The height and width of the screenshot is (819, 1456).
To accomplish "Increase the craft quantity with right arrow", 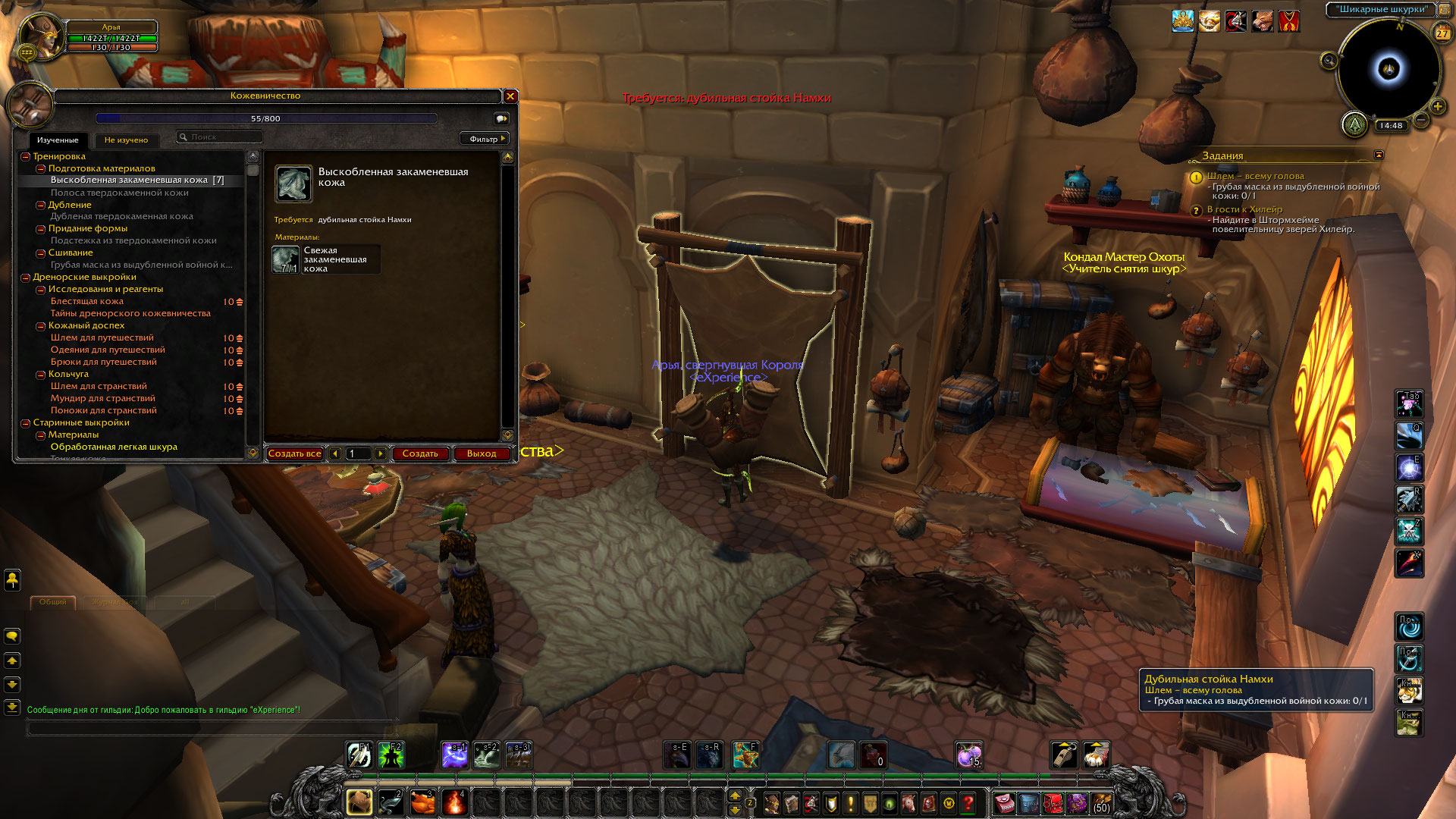I will [x=381, y=453].
